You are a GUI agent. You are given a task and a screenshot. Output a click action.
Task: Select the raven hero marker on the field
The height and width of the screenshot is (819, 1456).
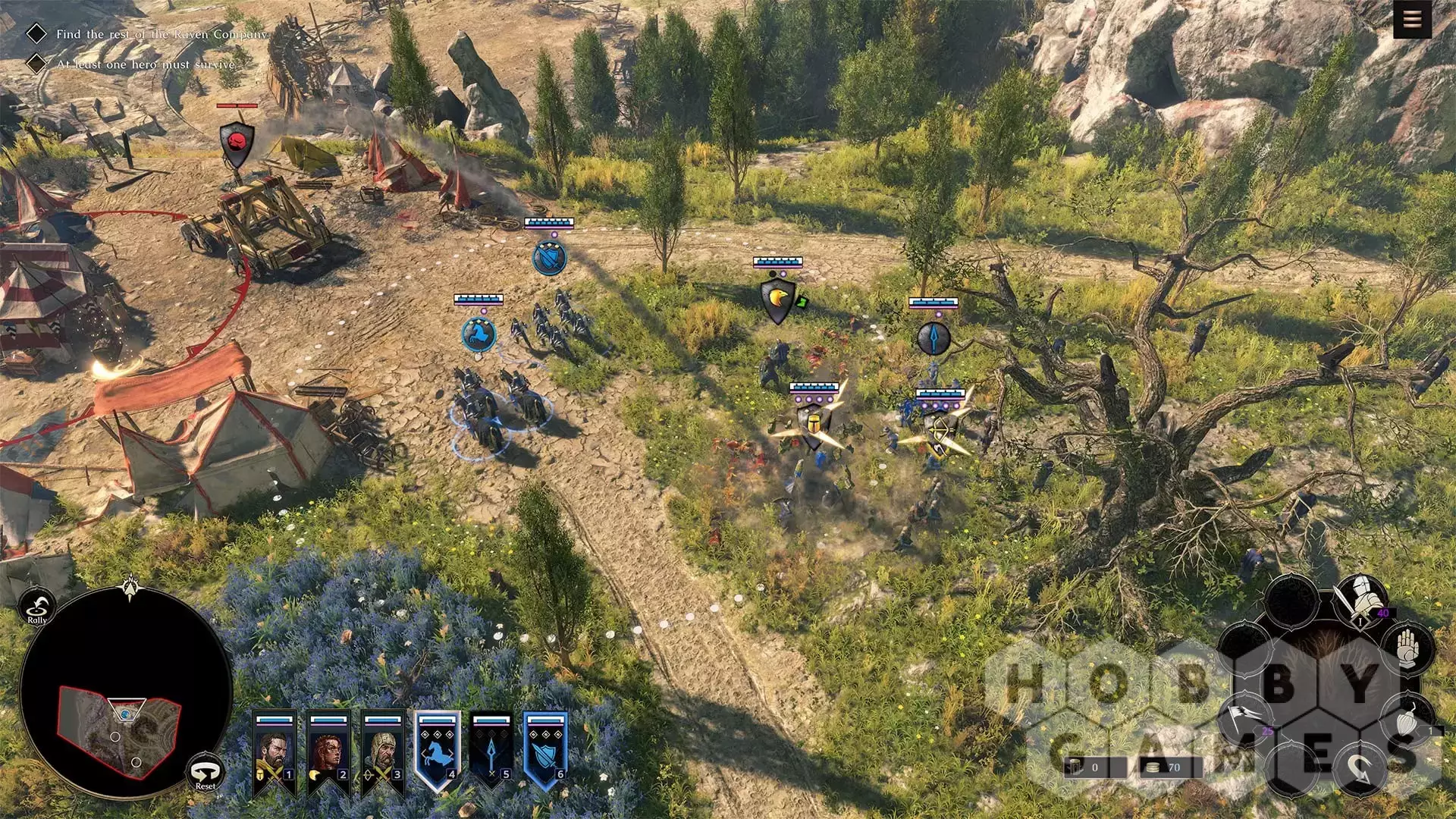778,300
